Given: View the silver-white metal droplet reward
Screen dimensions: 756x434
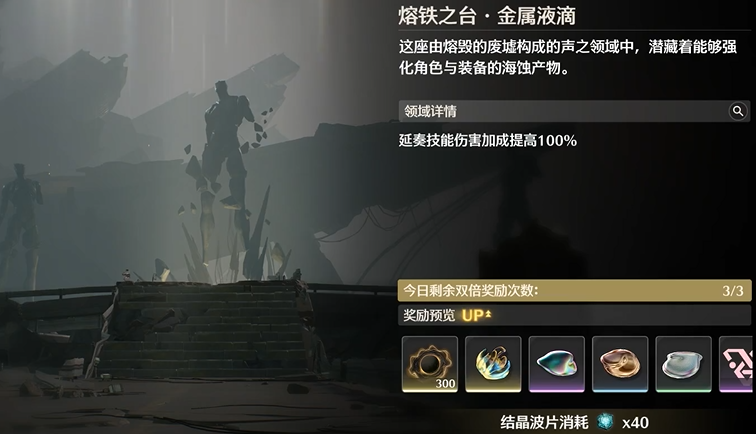Looking at the screenshot, I should point(684,364).
